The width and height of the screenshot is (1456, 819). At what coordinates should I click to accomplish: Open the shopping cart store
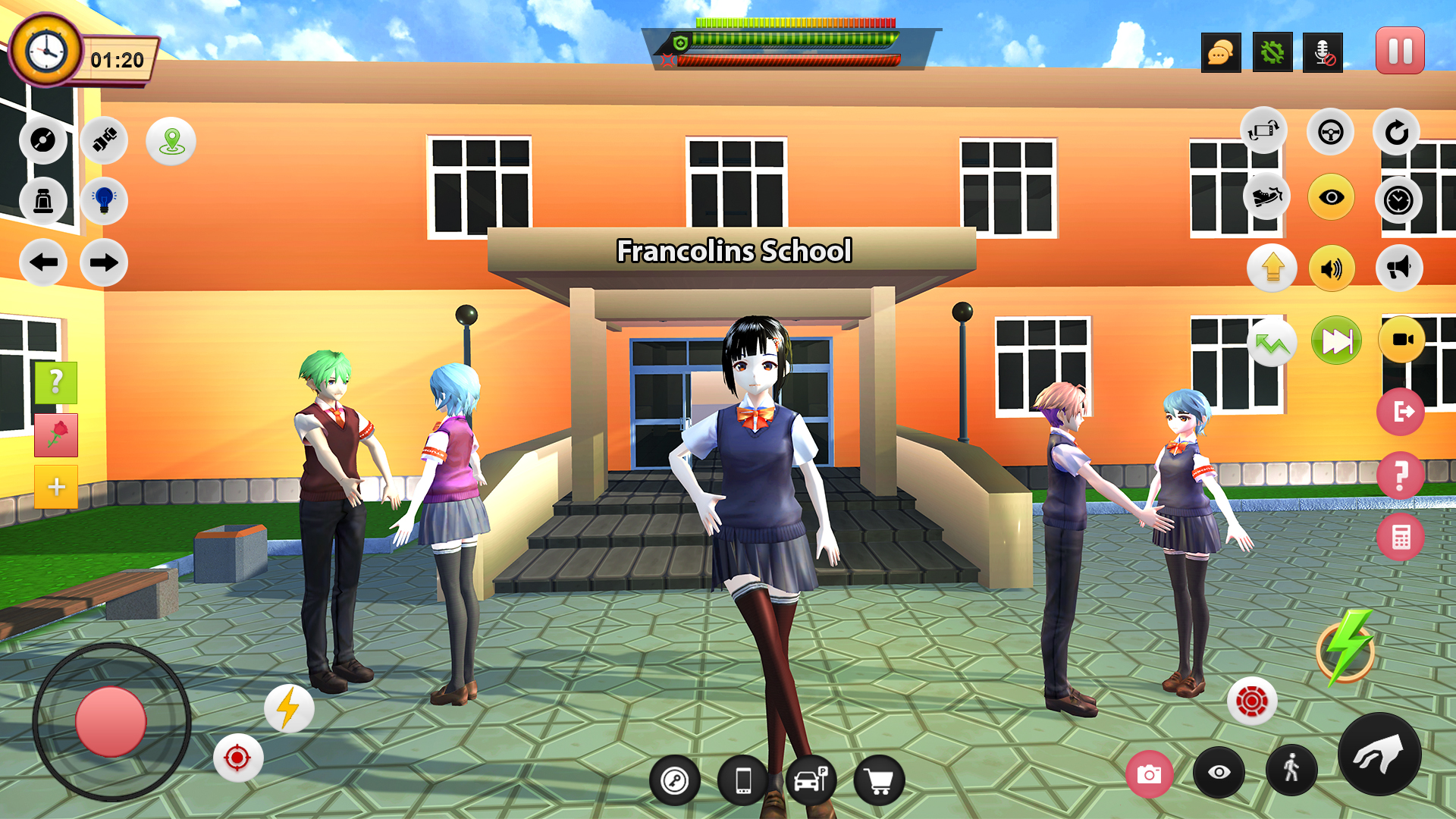pyautogui.click(x=879, y=780)
